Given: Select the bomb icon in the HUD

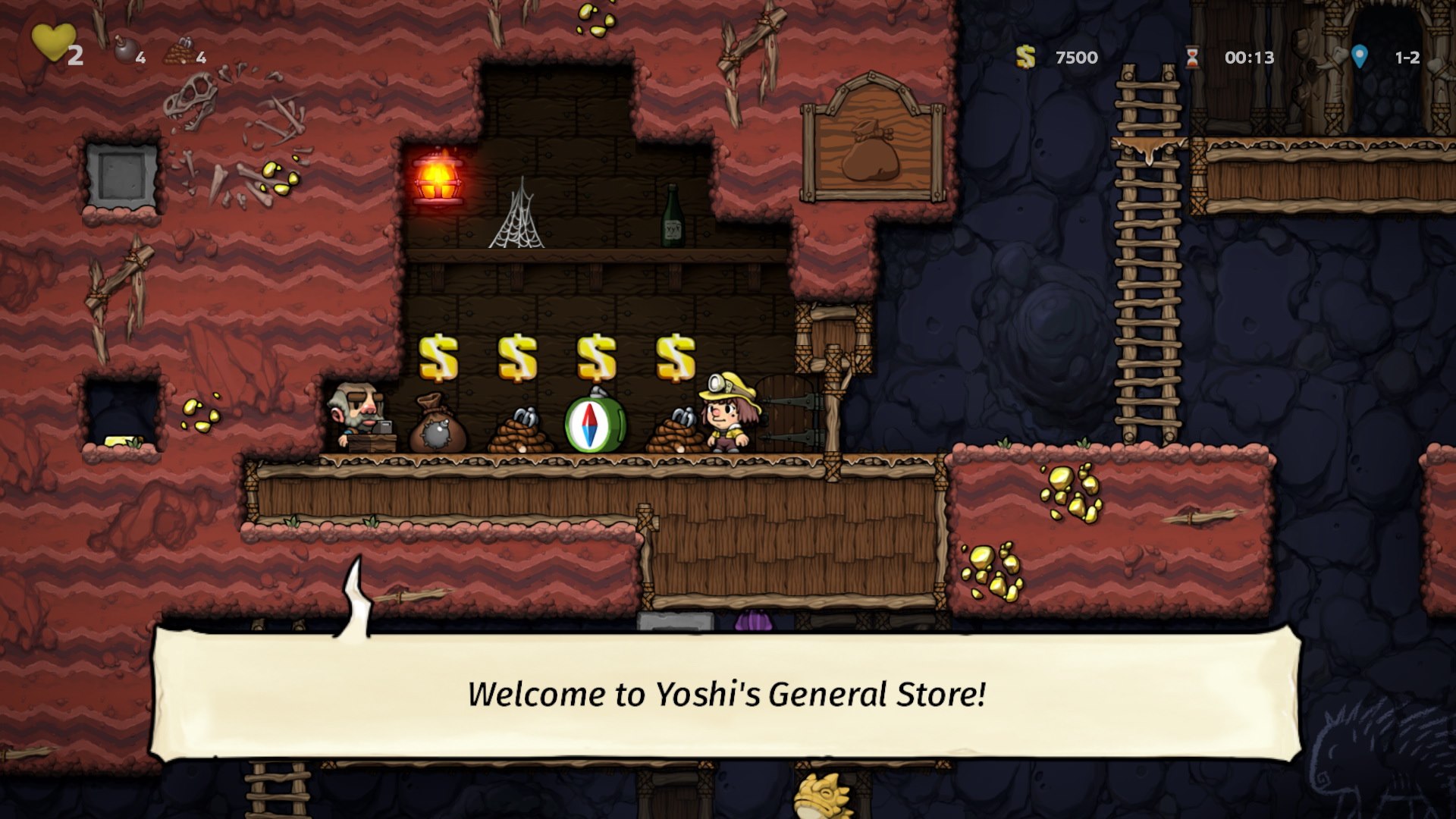Looking at the screenshot, I should [124, 50].
